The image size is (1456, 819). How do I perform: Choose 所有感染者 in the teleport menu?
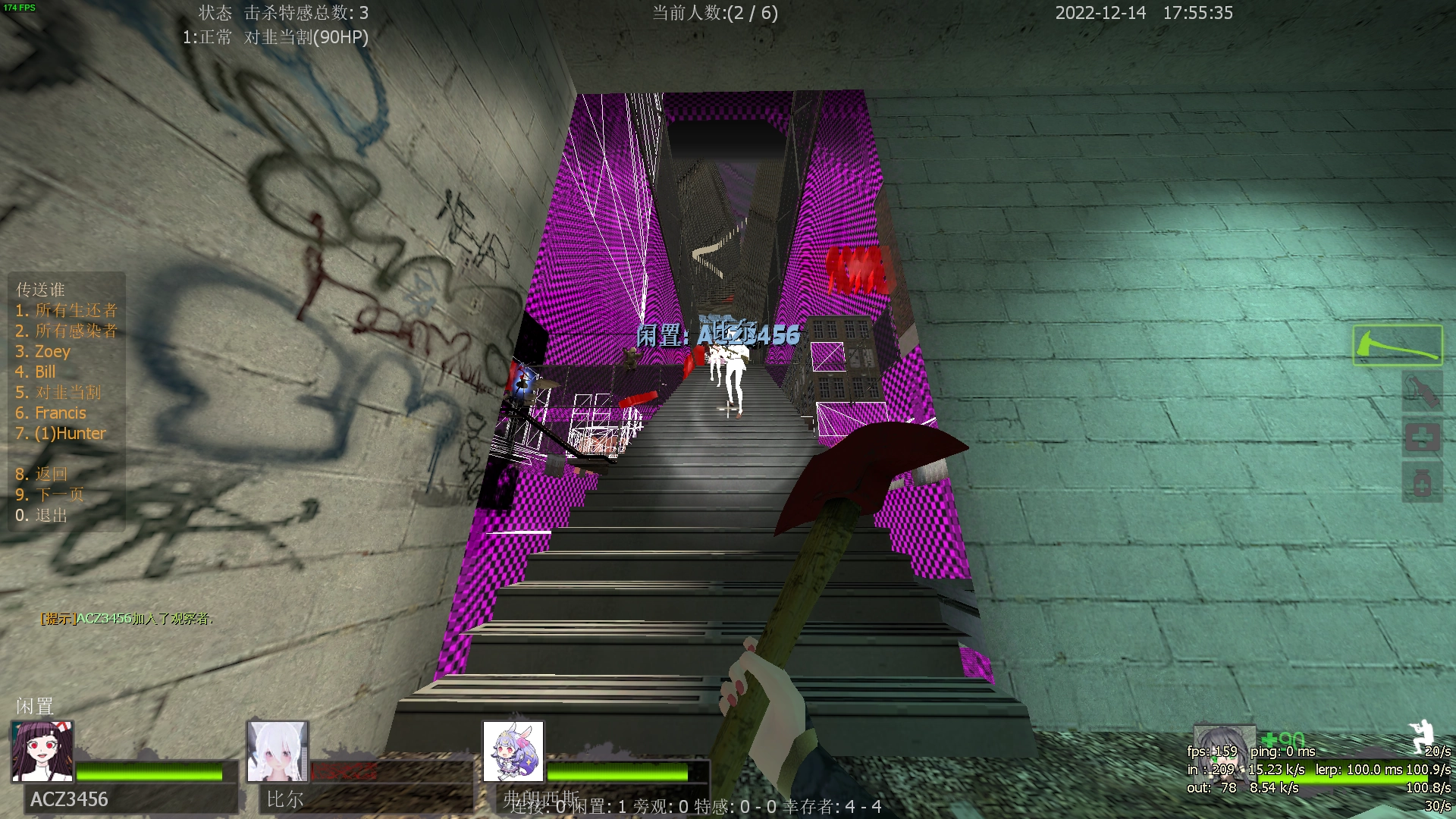coord(67,331)
